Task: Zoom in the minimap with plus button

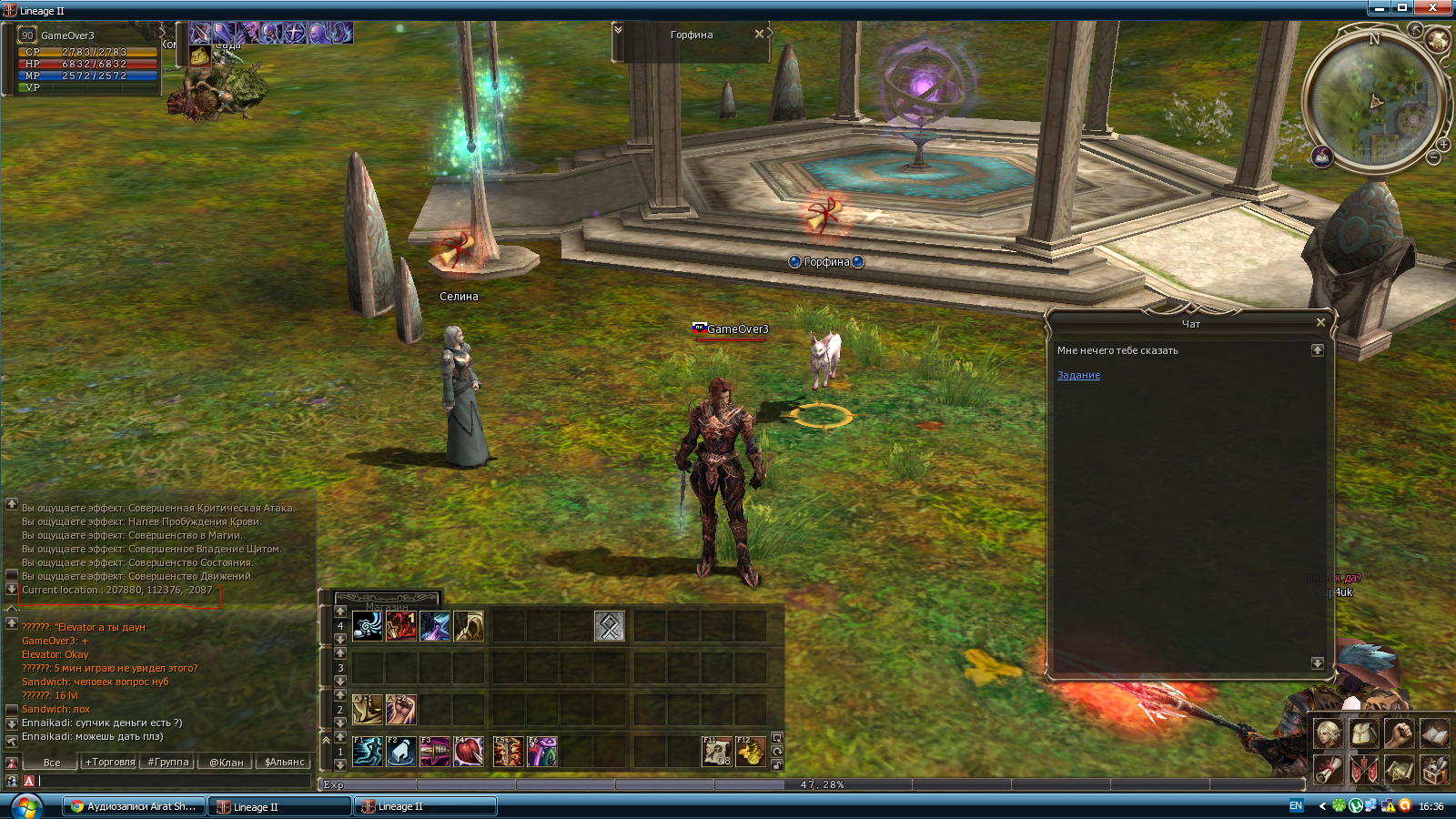Action: 1443,145
